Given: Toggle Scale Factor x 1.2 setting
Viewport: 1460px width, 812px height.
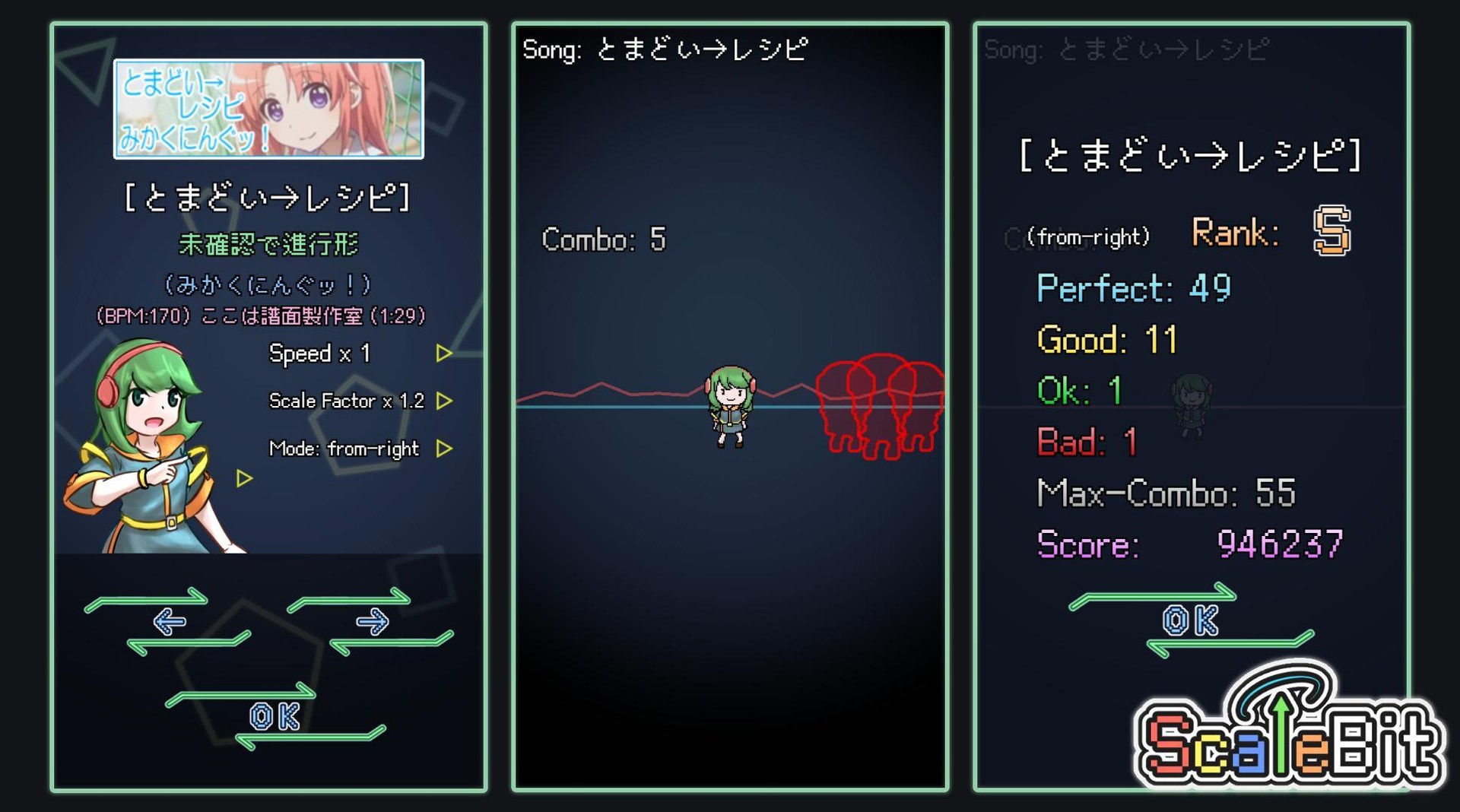Looking at the screenshot, I should pos(348,401).
